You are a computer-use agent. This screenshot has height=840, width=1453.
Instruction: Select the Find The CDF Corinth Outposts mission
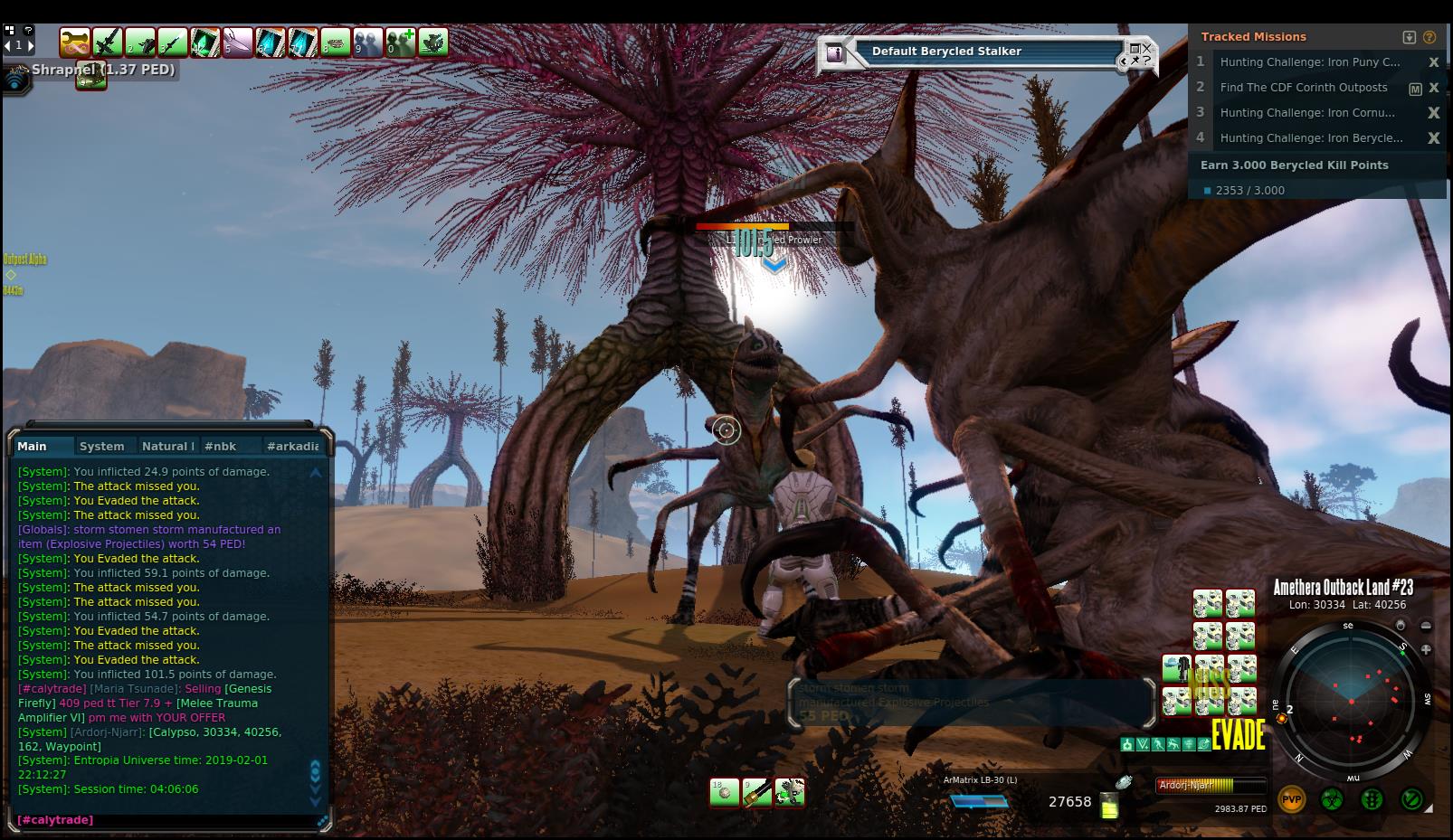1303,88
